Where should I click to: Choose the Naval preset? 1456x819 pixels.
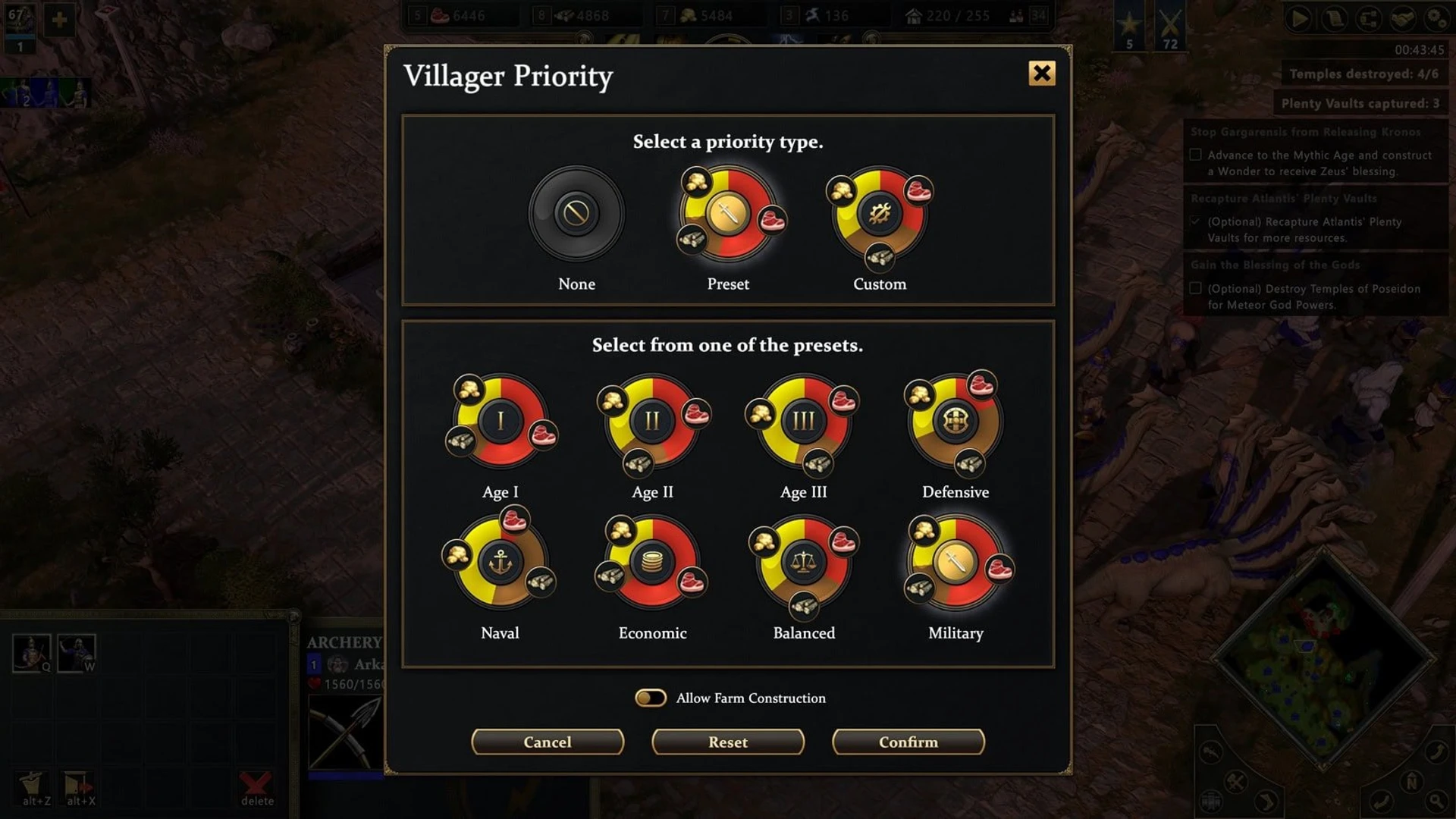point(500,563)
